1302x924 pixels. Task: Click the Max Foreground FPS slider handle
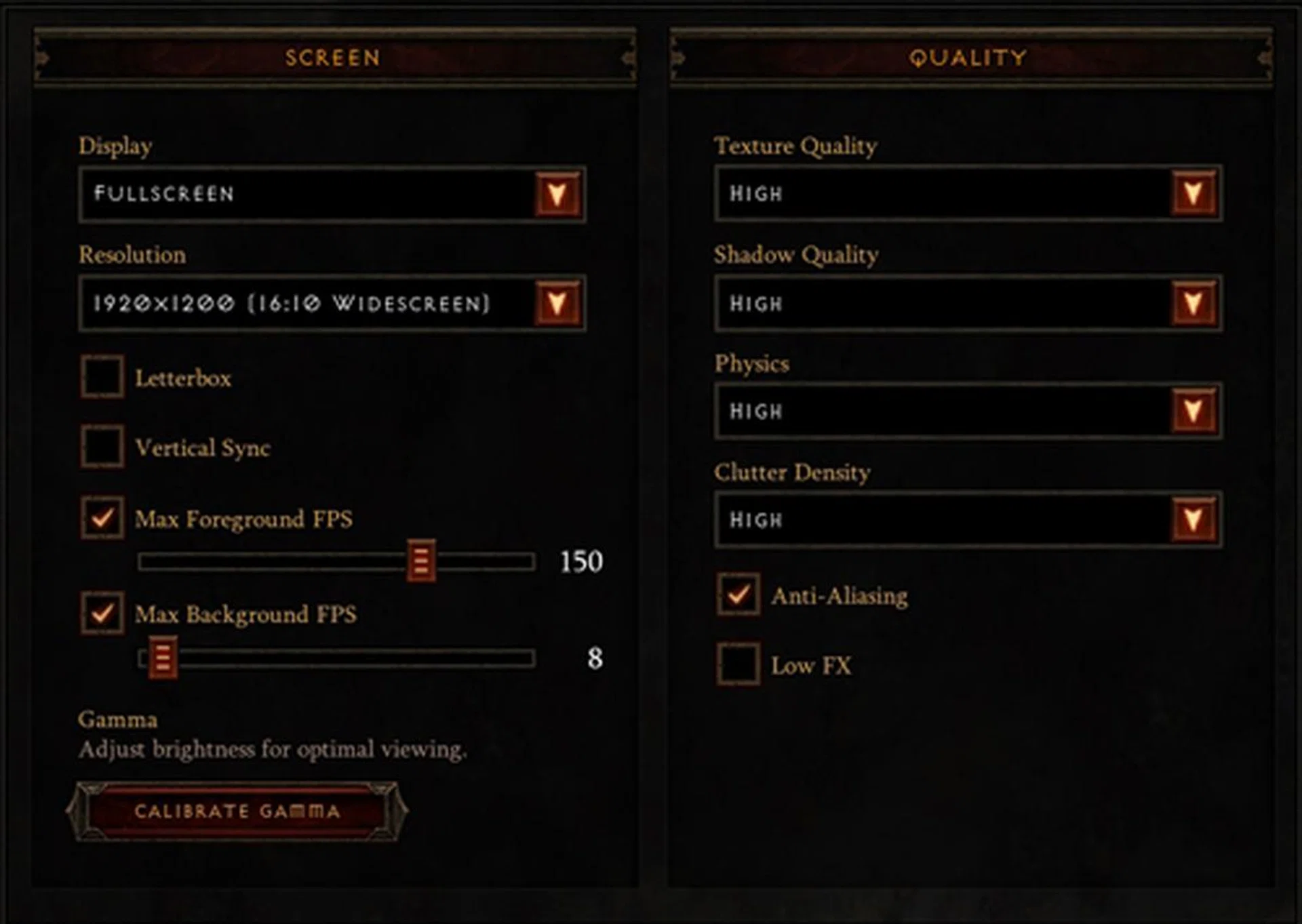[x=421, y=561]
